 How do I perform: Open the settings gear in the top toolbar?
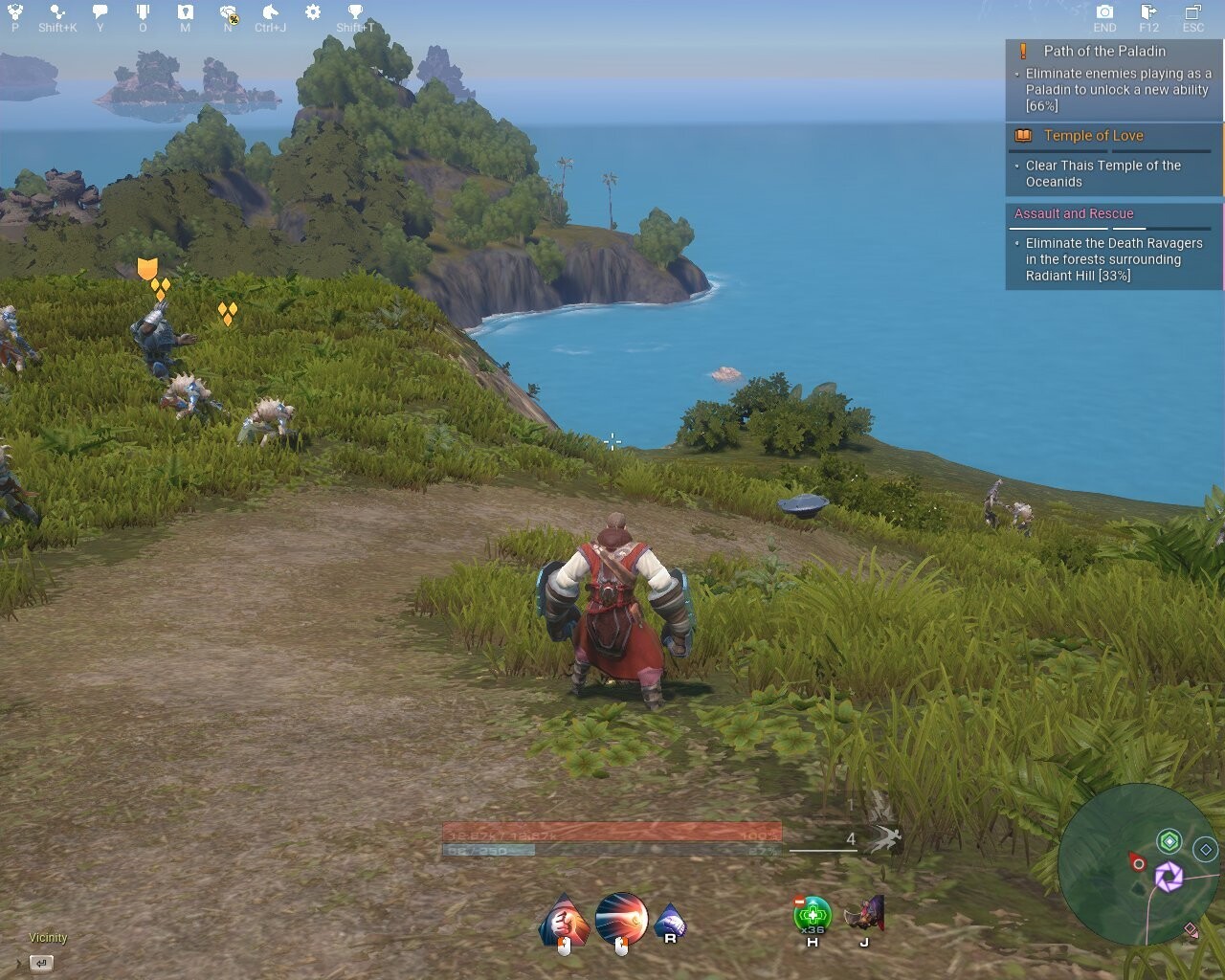tap(311, 13)
